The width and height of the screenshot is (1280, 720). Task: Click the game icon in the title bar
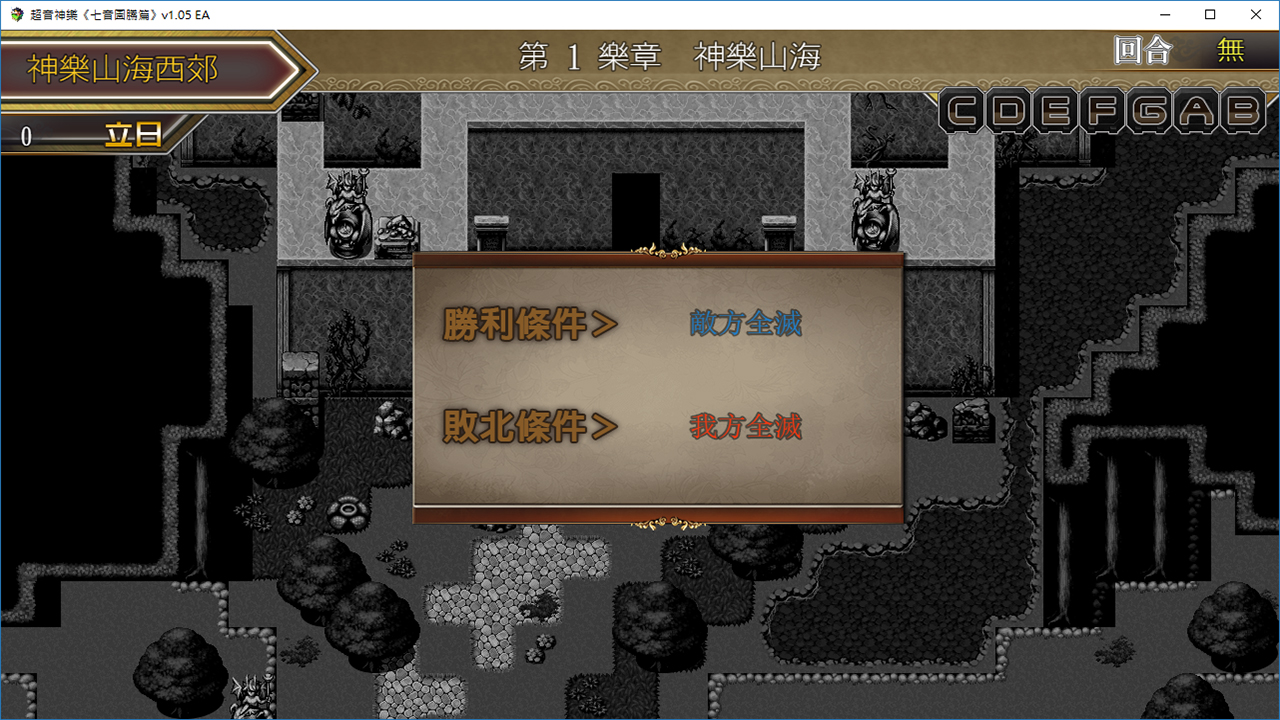pyautogui.click(x=15, y=15)
